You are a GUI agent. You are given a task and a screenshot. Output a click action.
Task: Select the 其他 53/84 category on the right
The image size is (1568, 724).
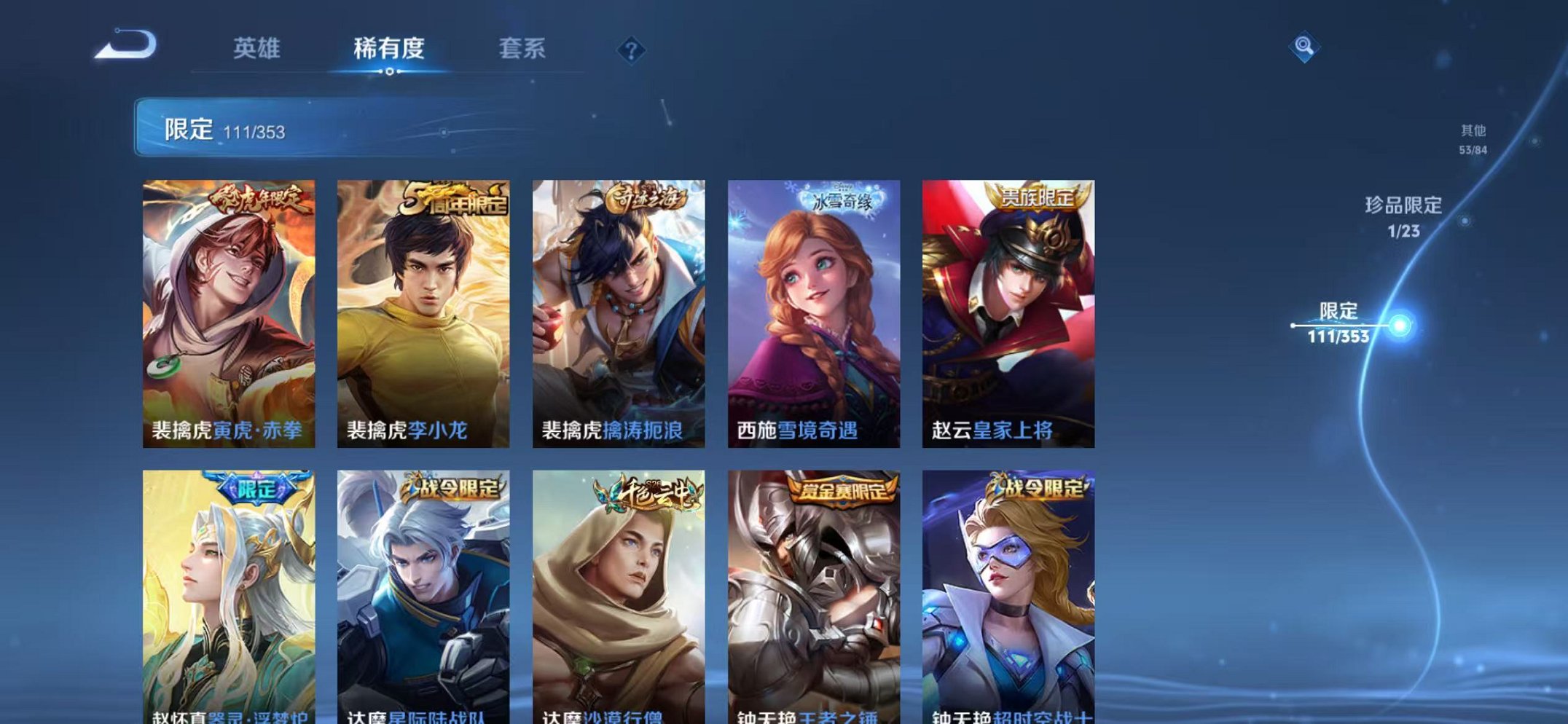[1474, 138]
